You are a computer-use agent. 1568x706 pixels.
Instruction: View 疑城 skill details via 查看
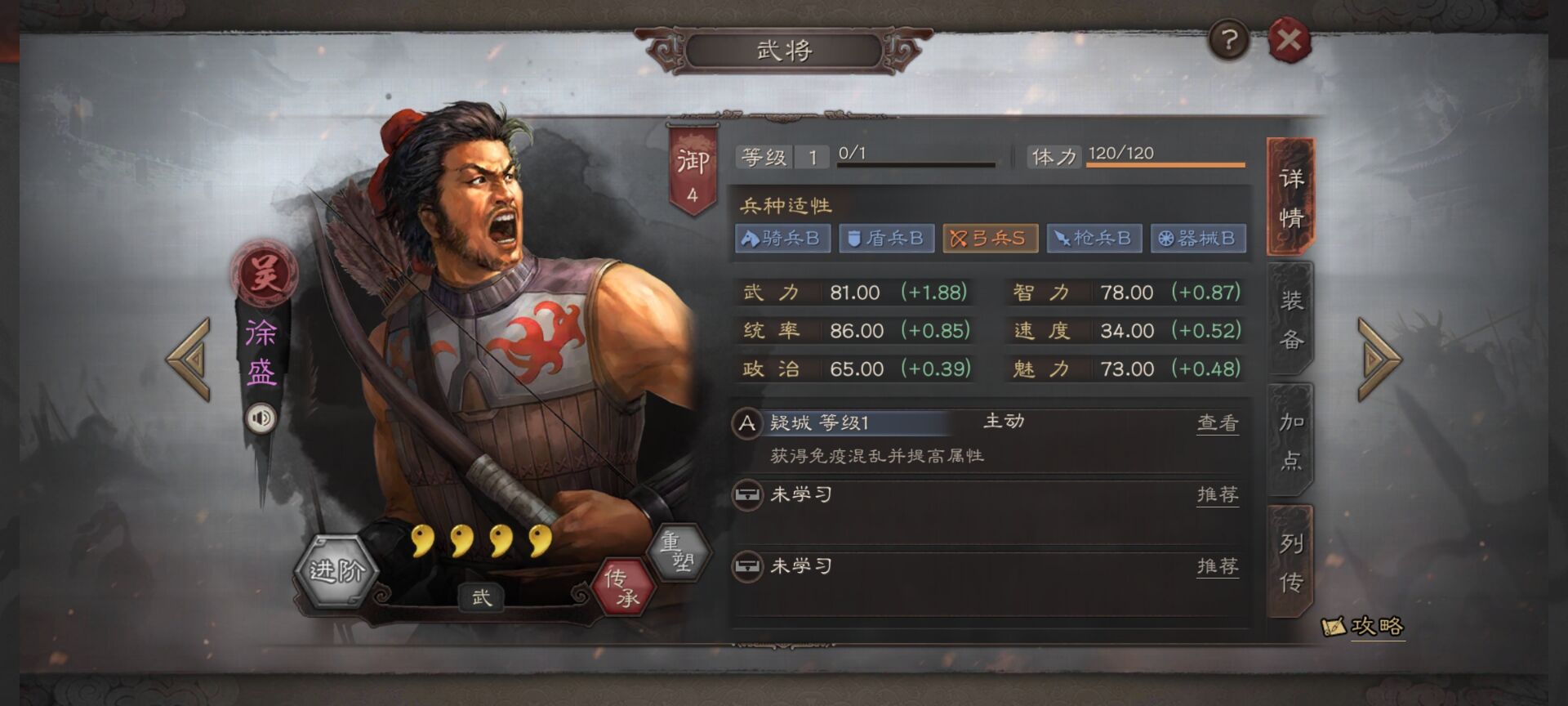tap(1217, 422)
